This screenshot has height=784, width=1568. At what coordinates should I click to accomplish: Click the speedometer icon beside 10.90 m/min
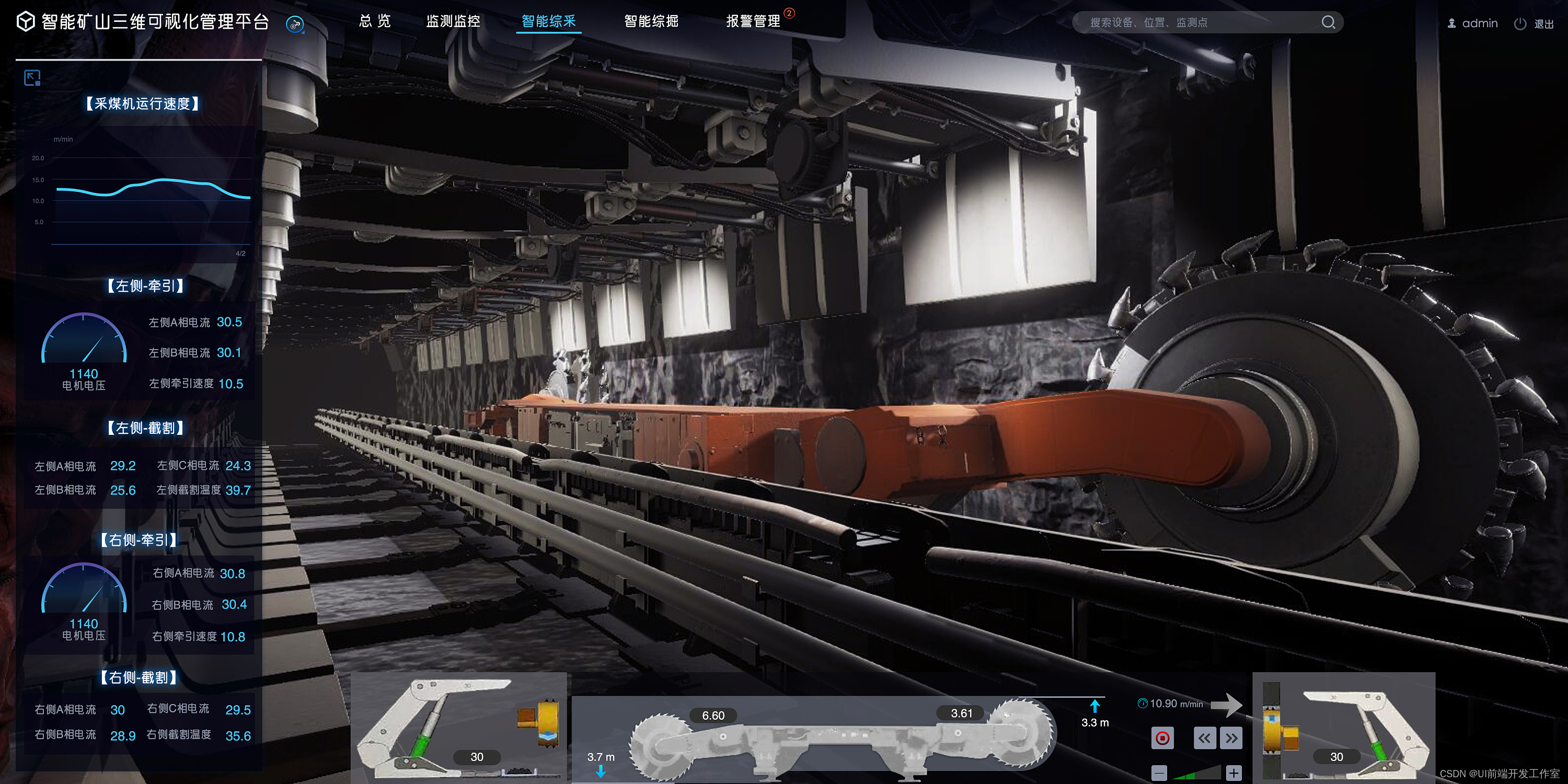pyautogui.click(x=1143, y=702)
